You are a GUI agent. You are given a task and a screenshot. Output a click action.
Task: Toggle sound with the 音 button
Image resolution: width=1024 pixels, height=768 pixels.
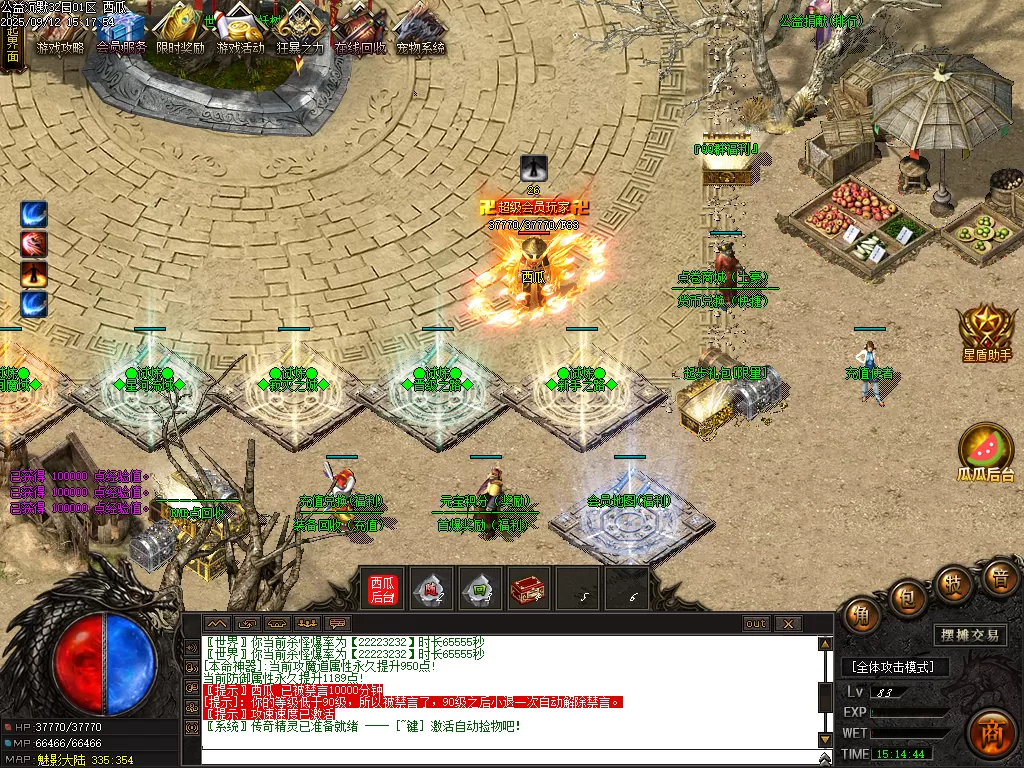999,577
